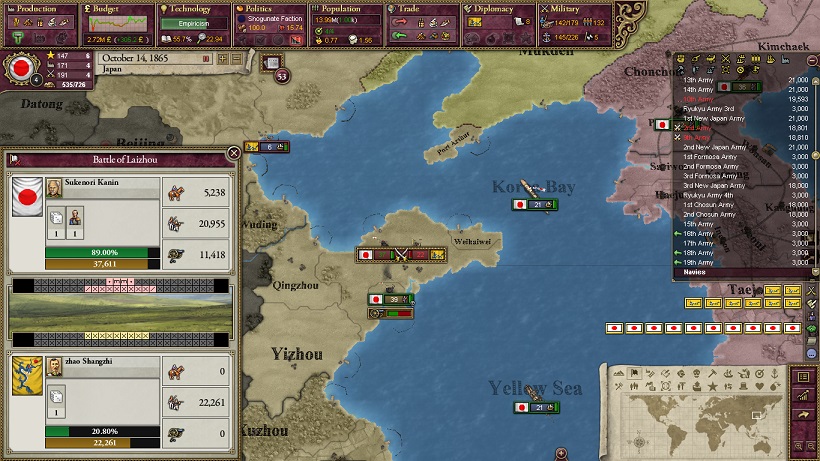Open the ledger statistics button

[x=801, y=376]
